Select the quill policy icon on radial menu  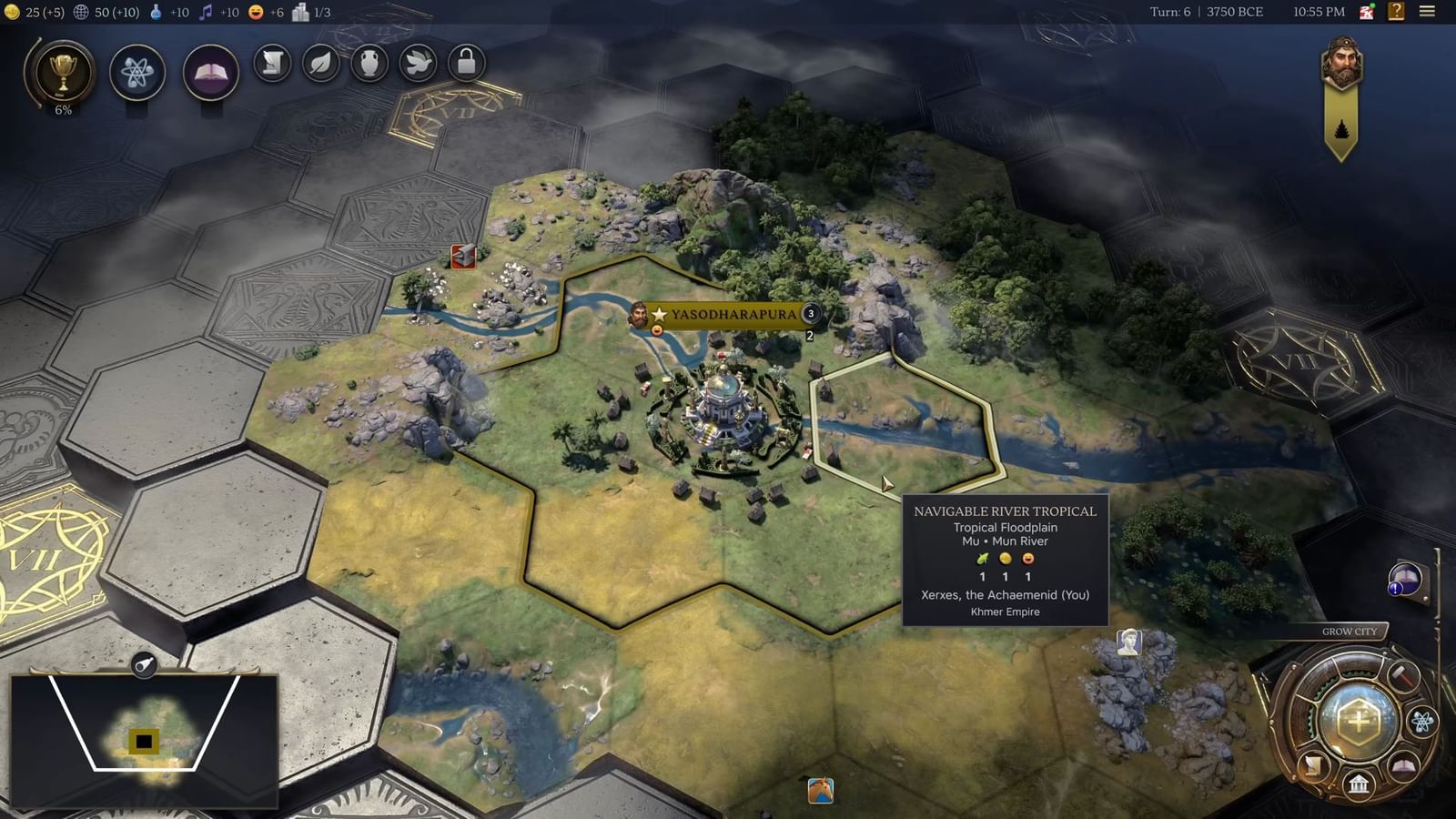pos(1313,764)
